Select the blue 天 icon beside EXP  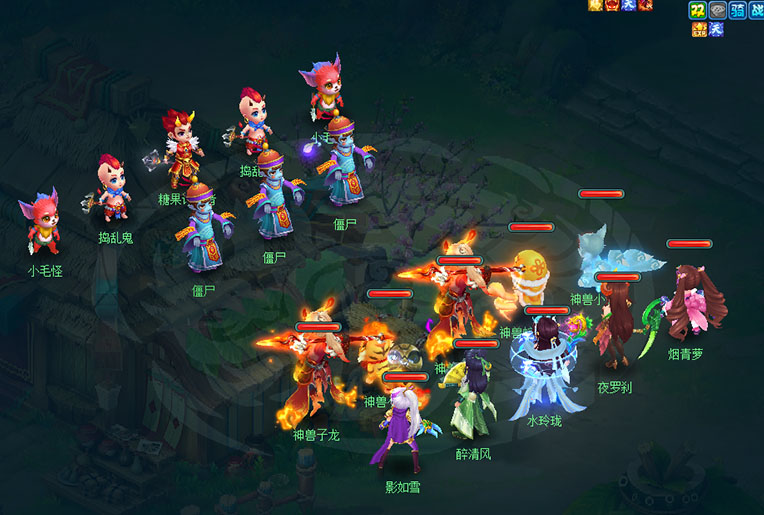716,29
